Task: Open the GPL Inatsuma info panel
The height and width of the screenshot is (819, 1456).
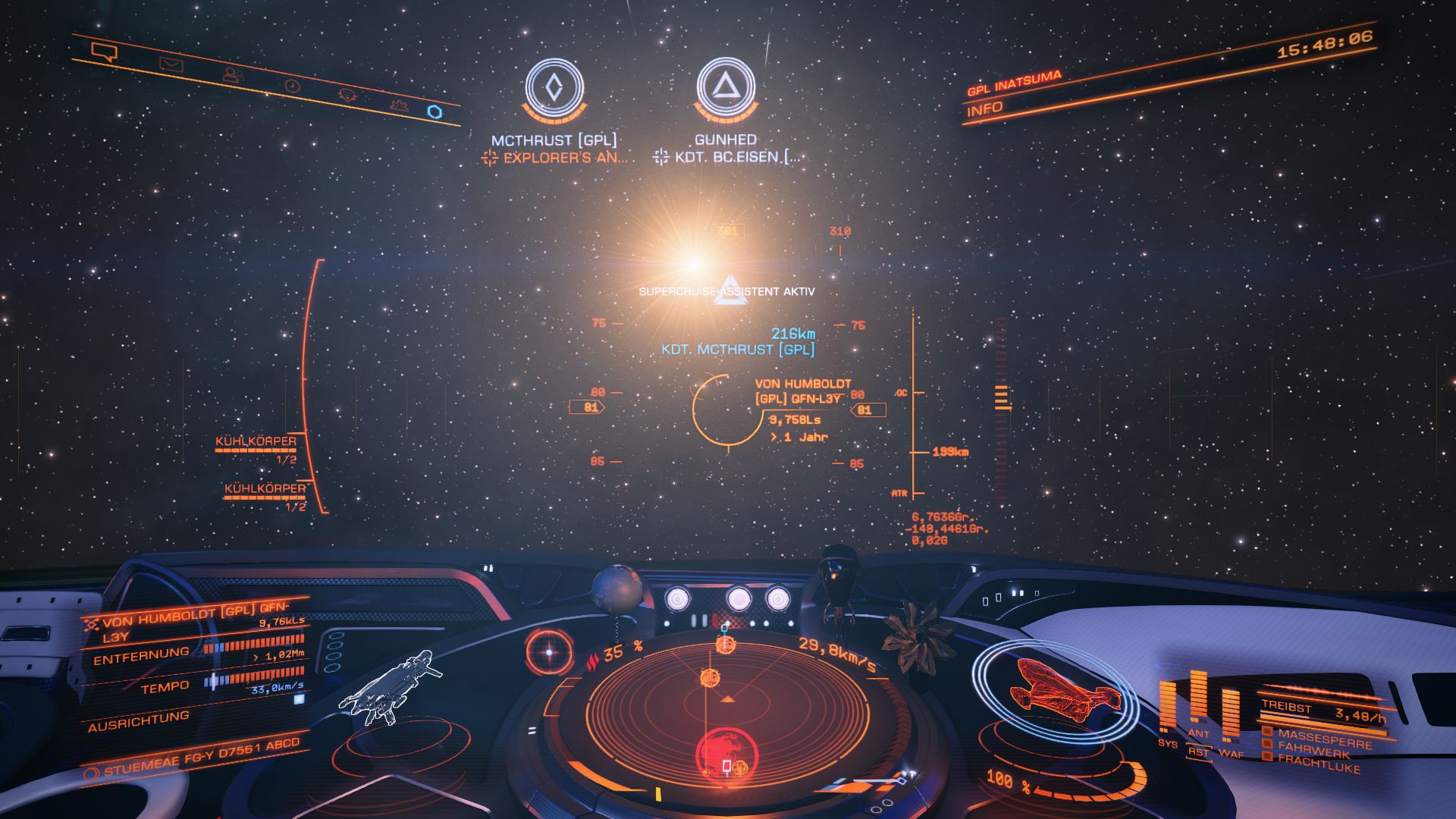Action: (985, 109)
